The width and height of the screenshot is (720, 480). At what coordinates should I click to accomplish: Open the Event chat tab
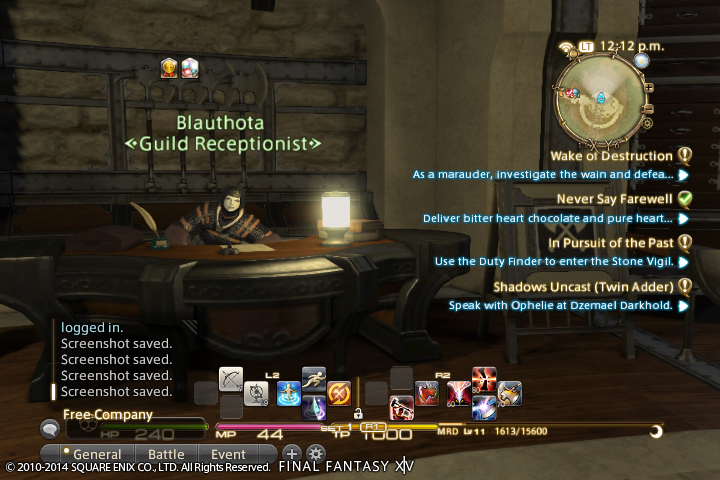coord(228,454)
